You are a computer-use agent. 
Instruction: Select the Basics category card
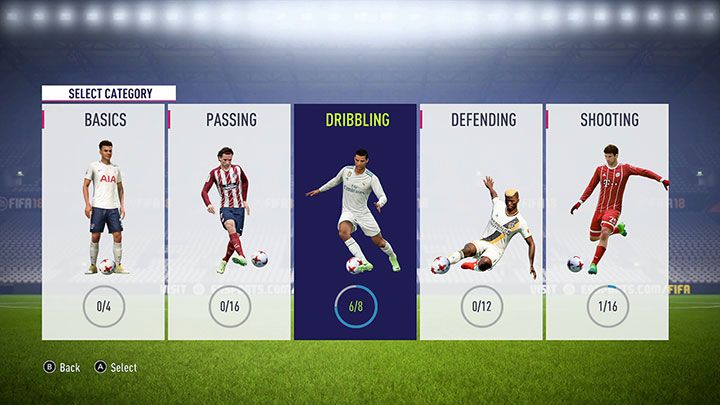(x=103, y=220)
